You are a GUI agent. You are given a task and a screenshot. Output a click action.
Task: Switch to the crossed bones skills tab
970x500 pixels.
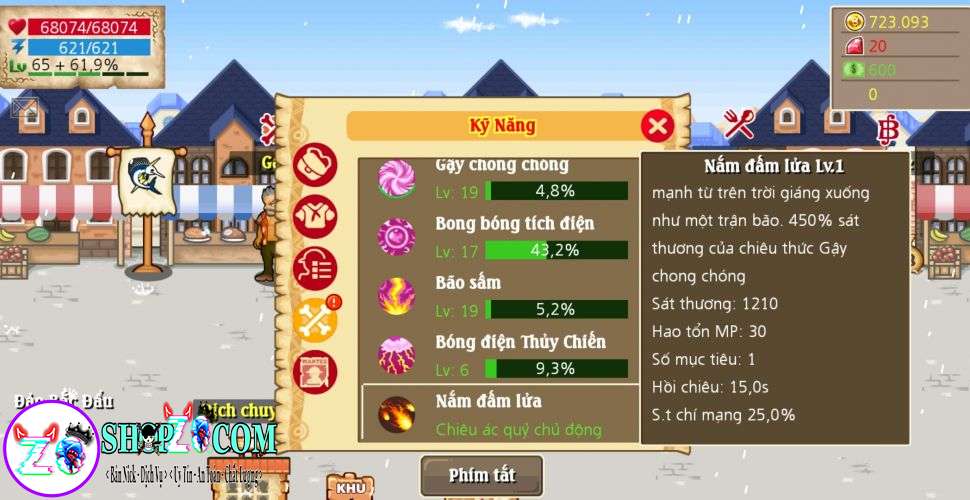coord(314,320)
